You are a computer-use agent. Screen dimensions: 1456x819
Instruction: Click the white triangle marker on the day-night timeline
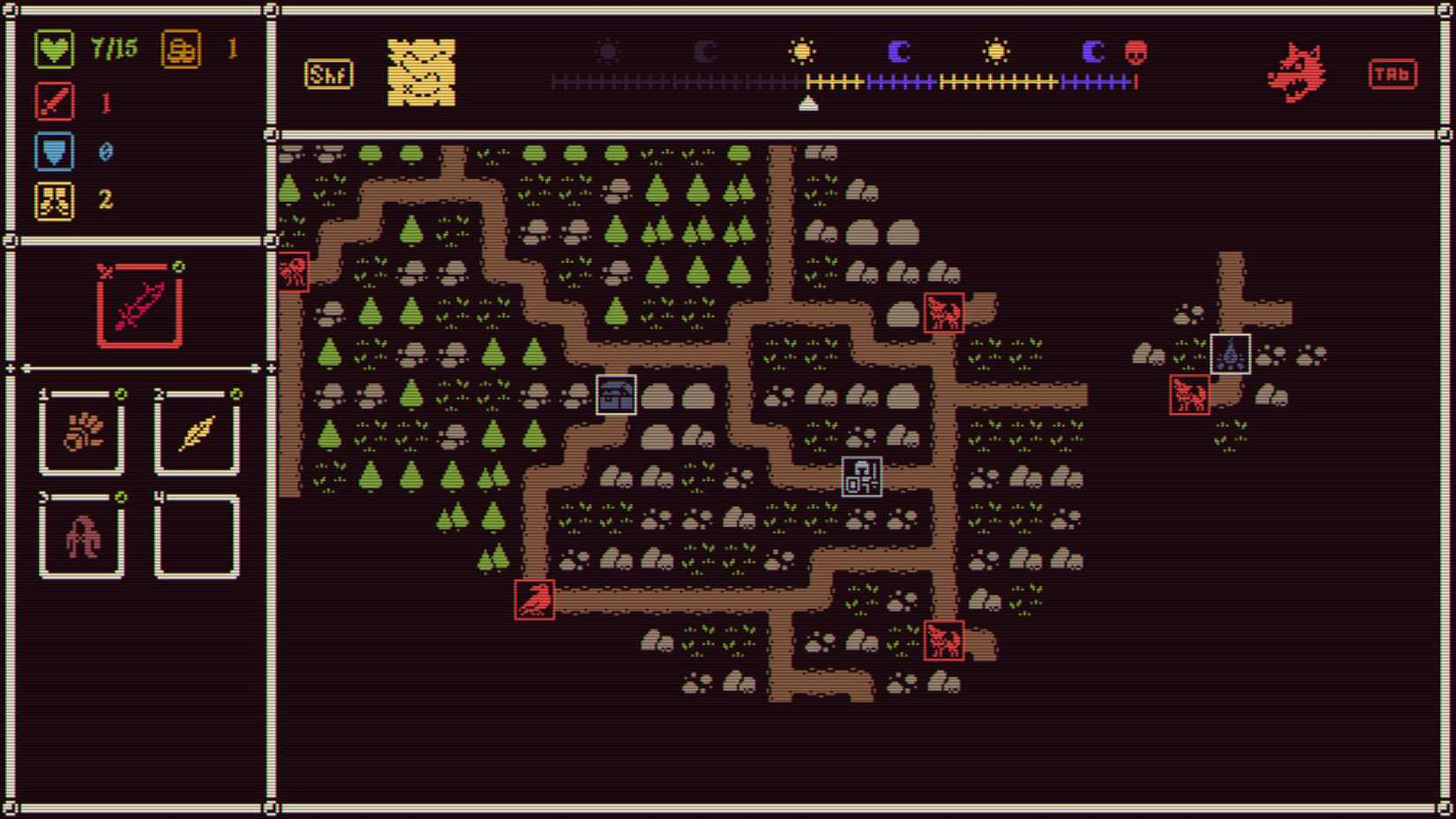[x=808, y=101]
